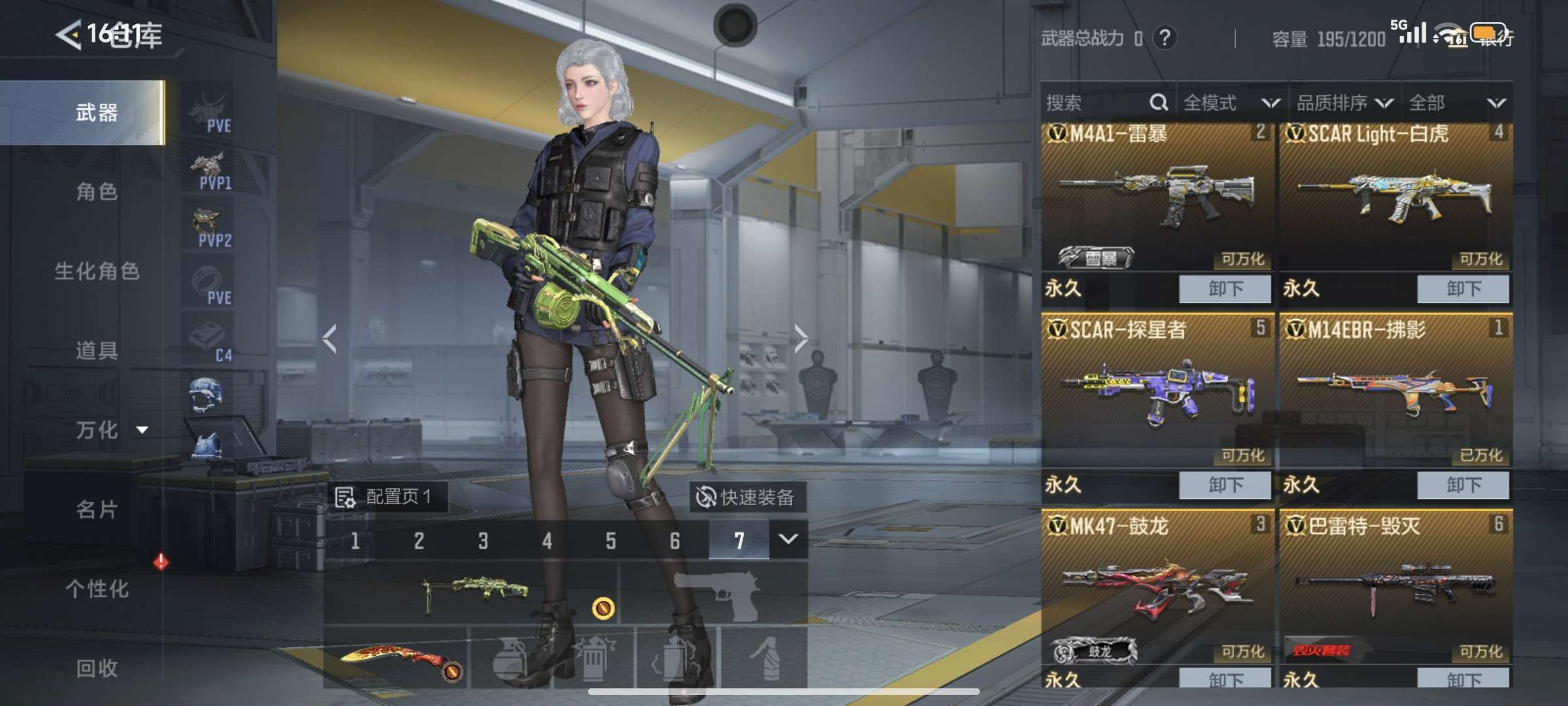Image resolution: width=1568 pixels, height=706 pixels.
Task: Open the 个性化 personalization category
Action: click(96, 588)
